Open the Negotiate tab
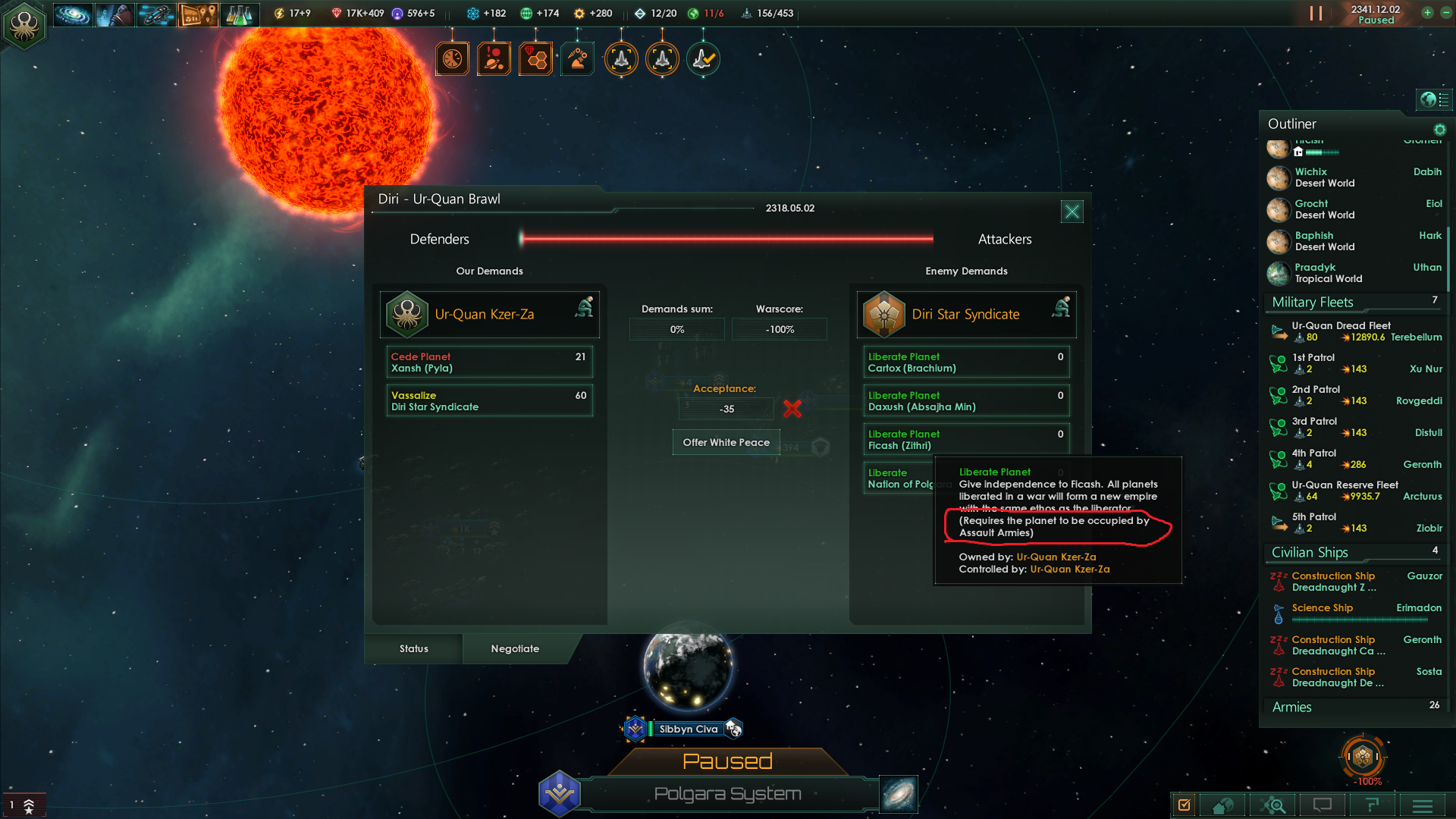 tap(515, 648)
